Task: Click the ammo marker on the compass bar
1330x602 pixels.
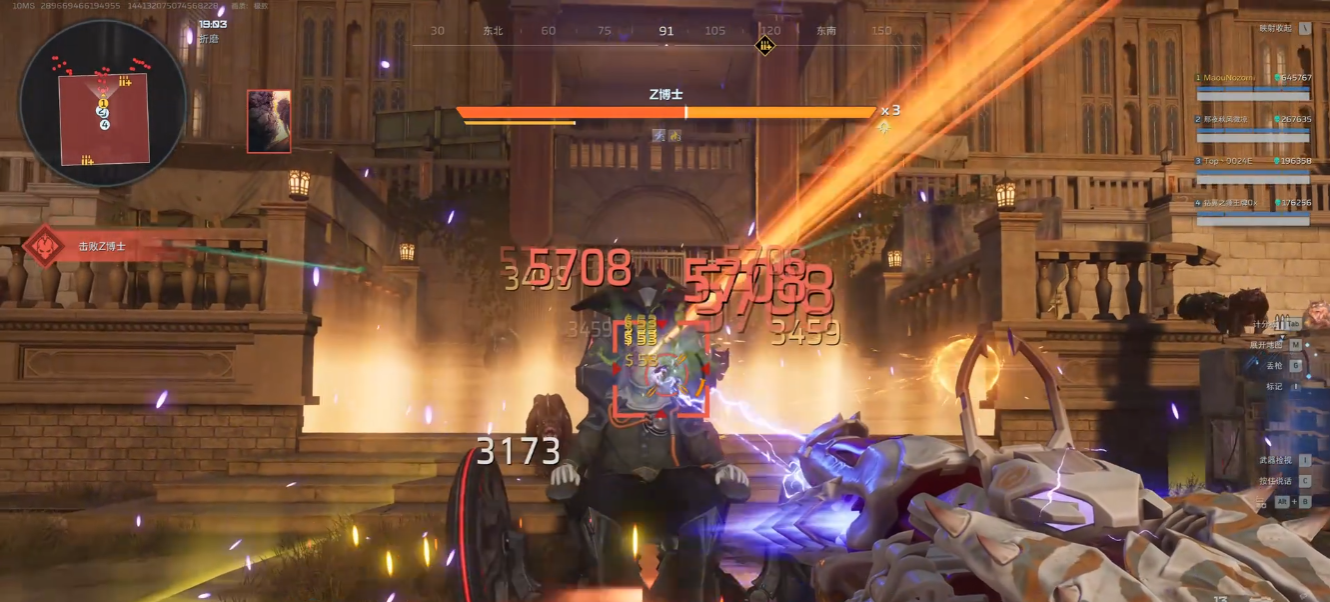Action: pyautogui.click(x=765, y=45)
